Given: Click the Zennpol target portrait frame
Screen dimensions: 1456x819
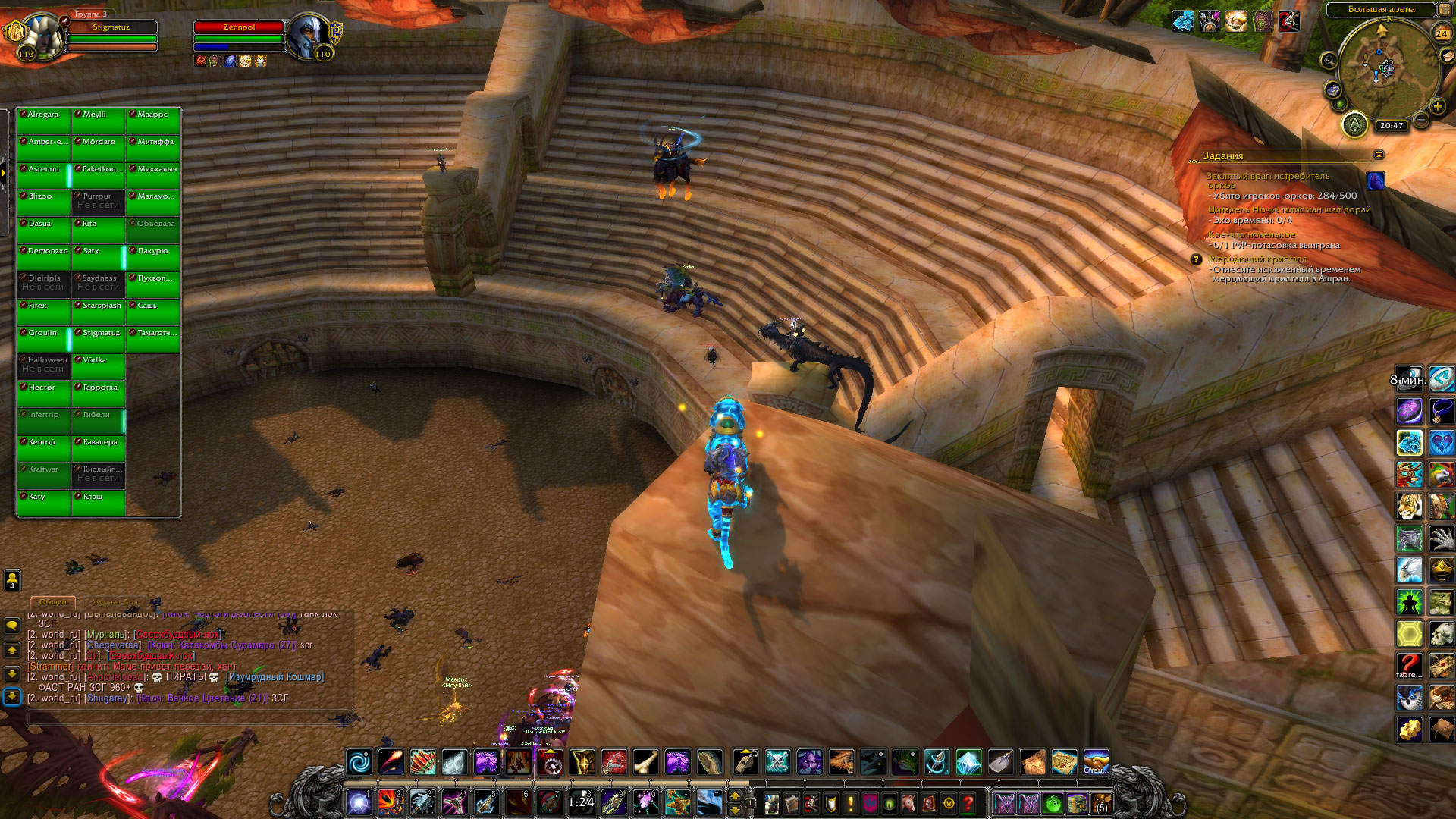Looking at the screenshot, I should point(309,36).
